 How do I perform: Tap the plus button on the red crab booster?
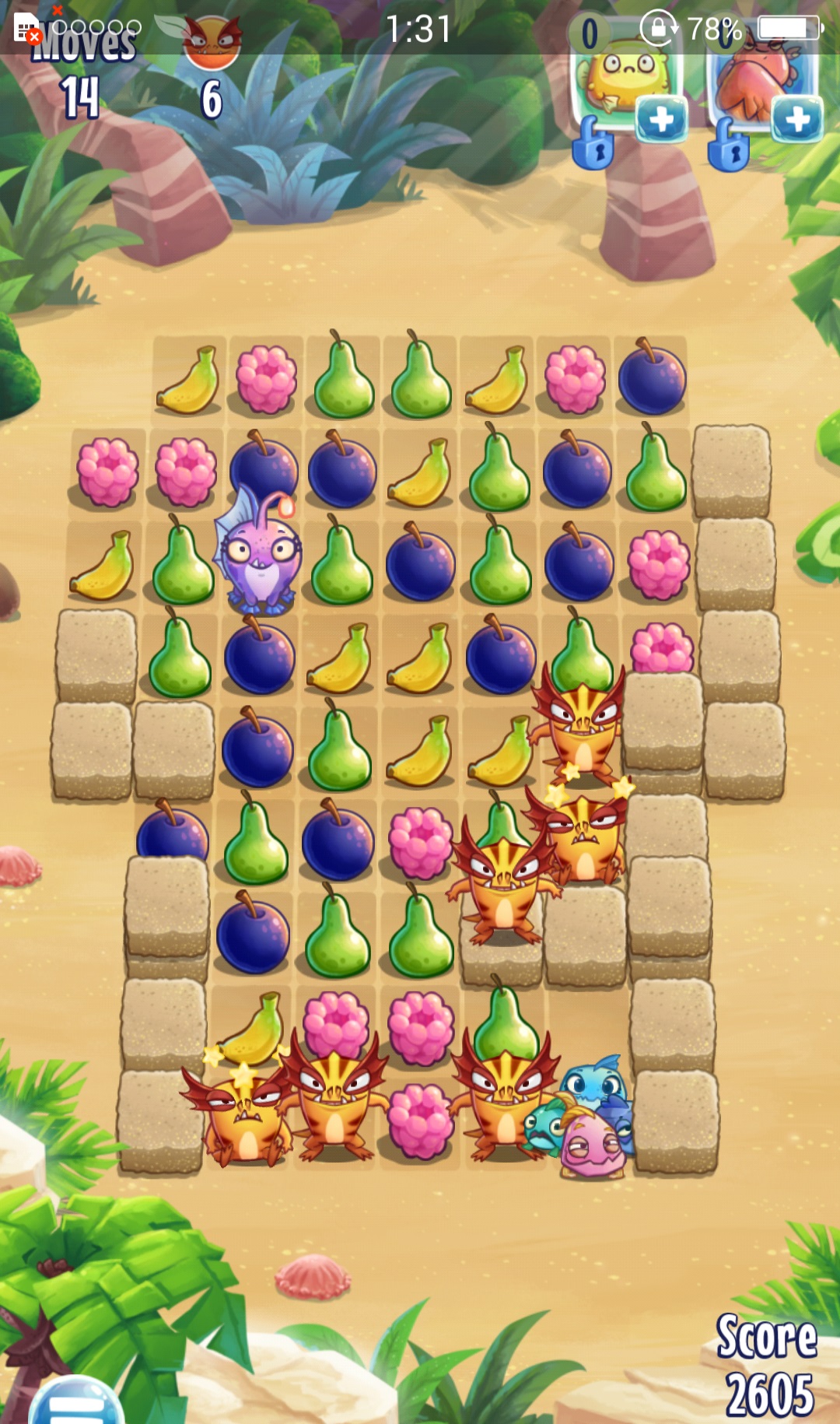797,121
